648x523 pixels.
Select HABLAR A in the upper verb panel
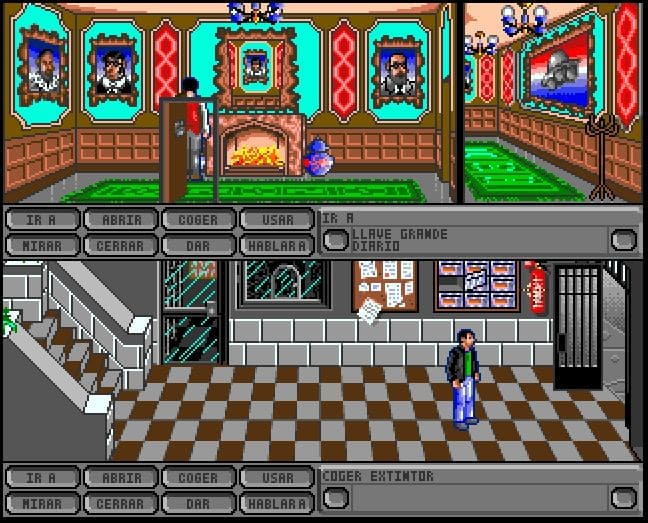point(275,244)
